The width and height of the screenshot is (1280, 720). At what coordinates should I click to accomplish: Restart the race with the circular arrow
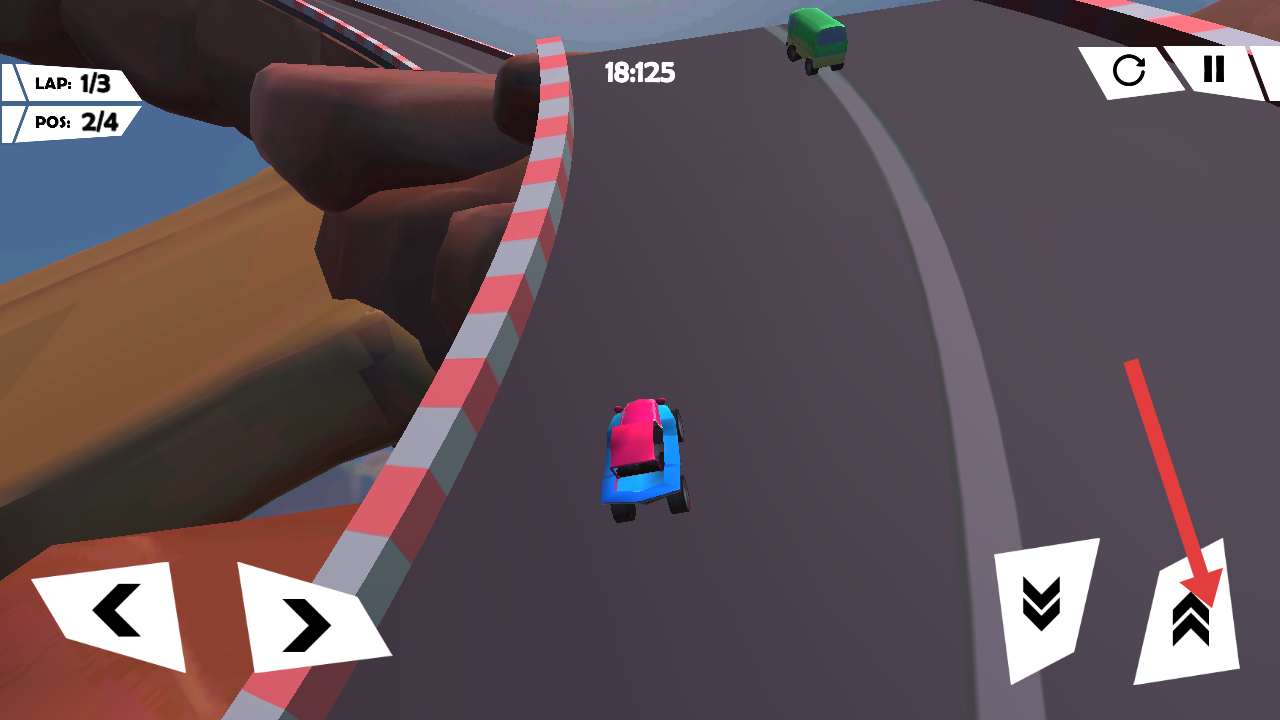pyautogui.click(x=1129, y=71)
